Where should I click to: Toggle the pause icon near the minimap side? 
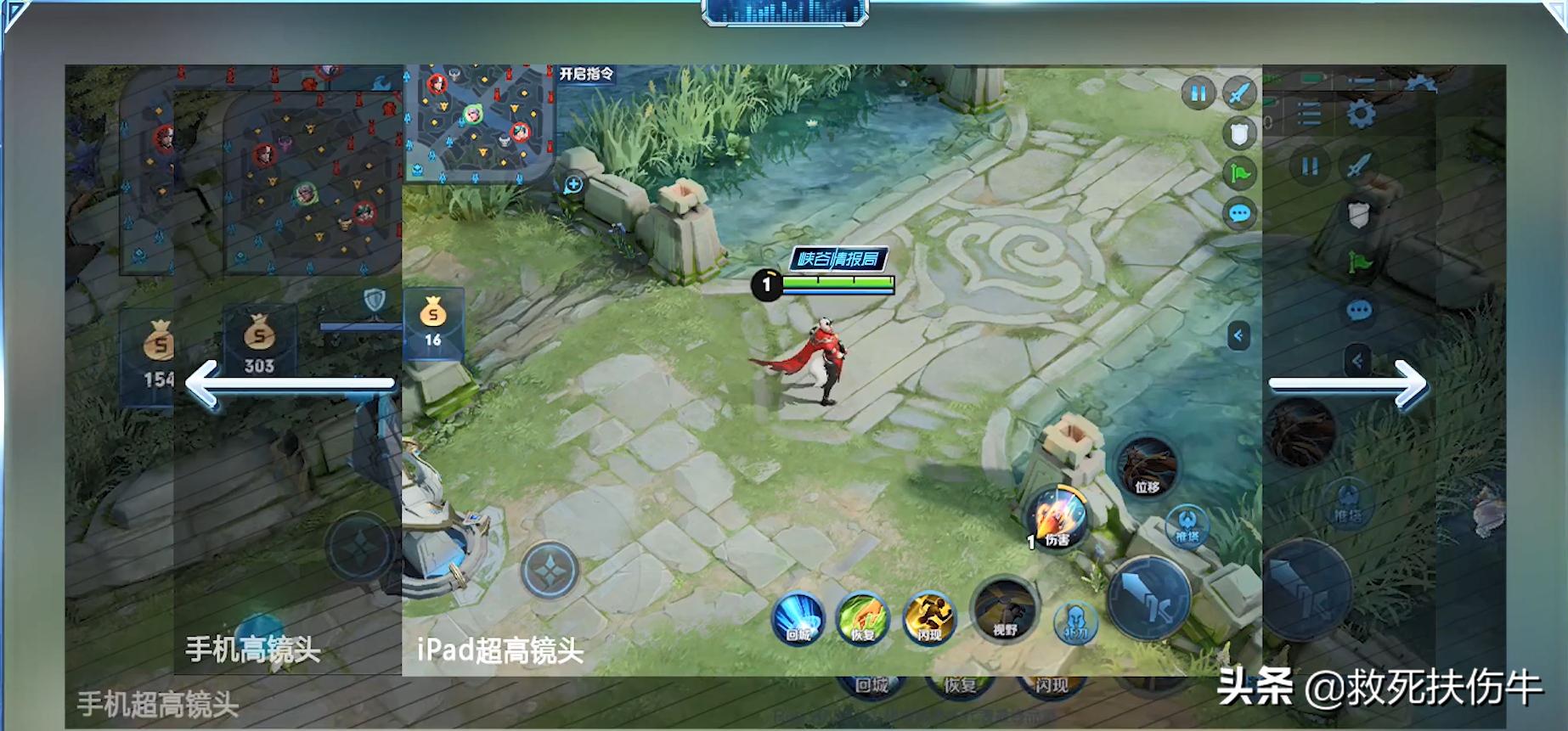(1199, 93)
